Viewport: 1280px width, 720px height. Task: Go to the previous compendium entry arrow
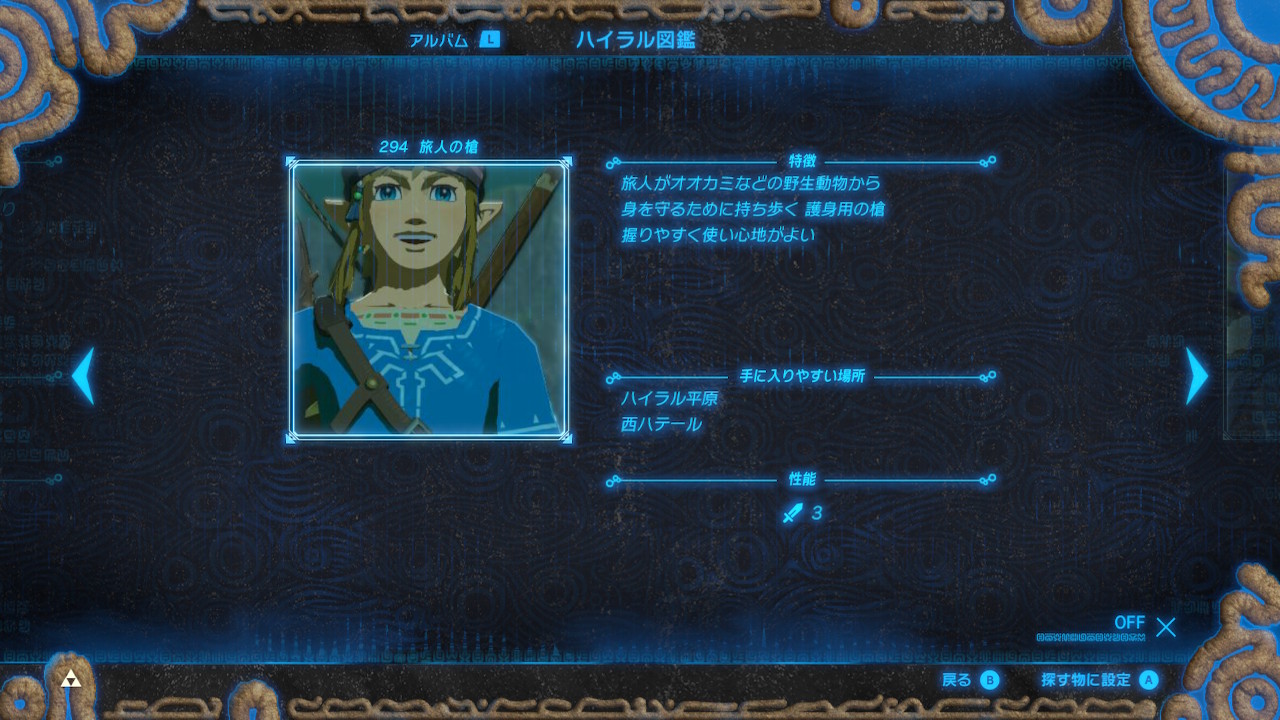pyautogui.click(x=83, y=376)
